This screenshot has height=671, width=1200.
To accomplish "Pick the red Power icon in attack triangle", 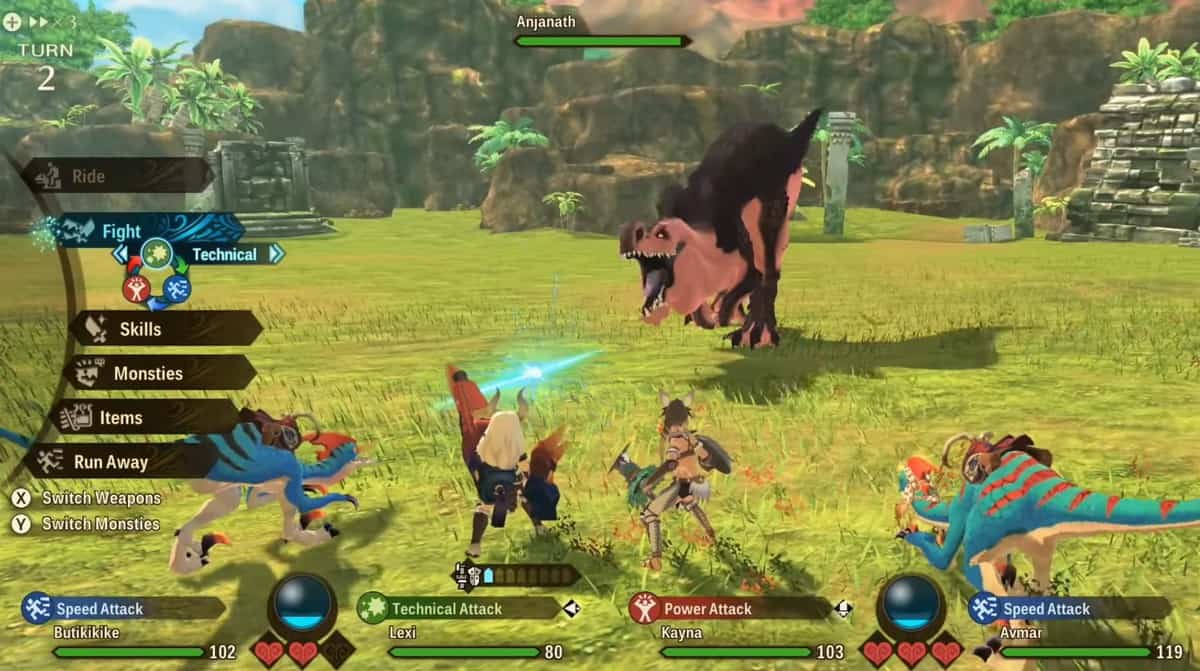I will point(136,290).
